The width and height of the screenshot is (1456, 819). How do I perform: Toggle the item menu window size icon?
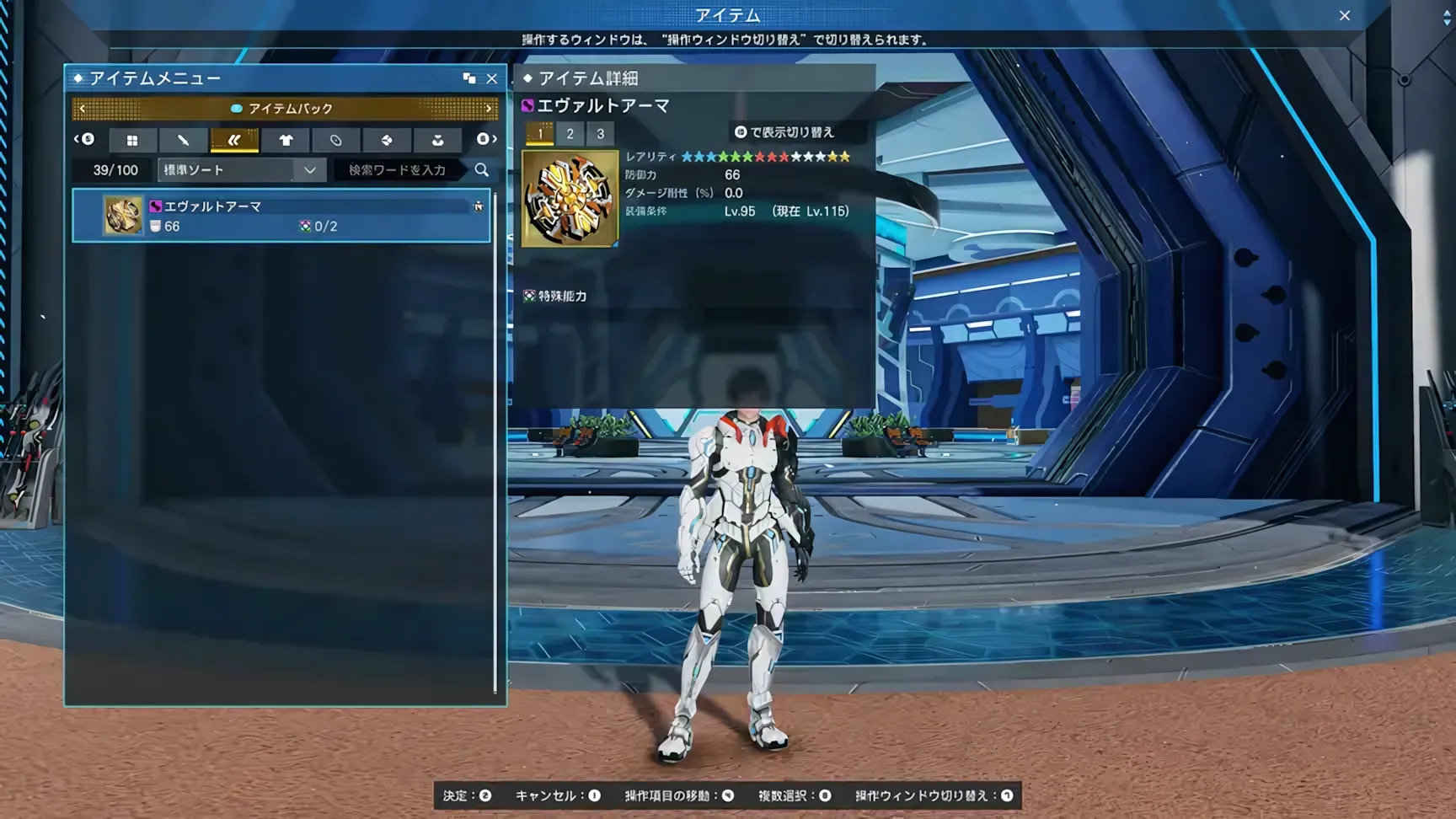point(469,78)
